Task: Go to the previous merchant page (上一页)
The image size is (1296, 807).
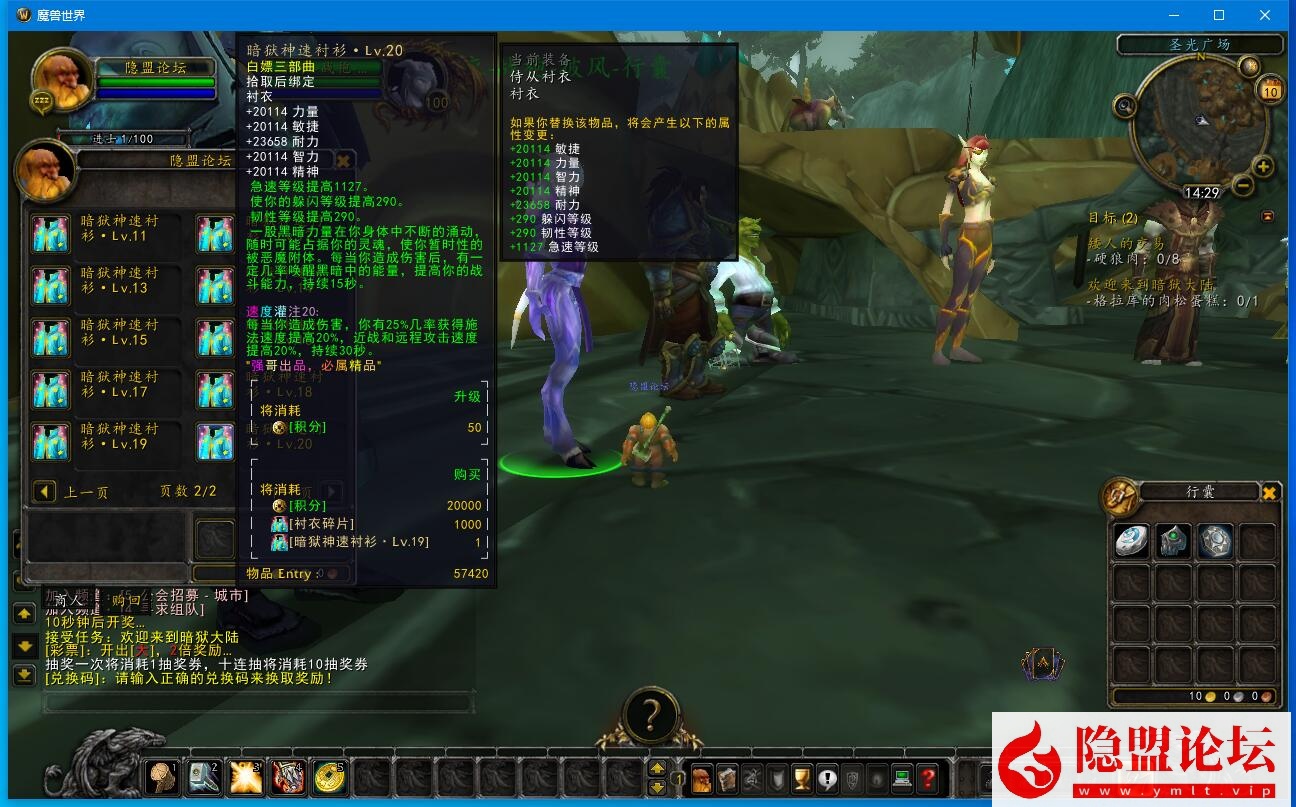Action: pos(44,491)
